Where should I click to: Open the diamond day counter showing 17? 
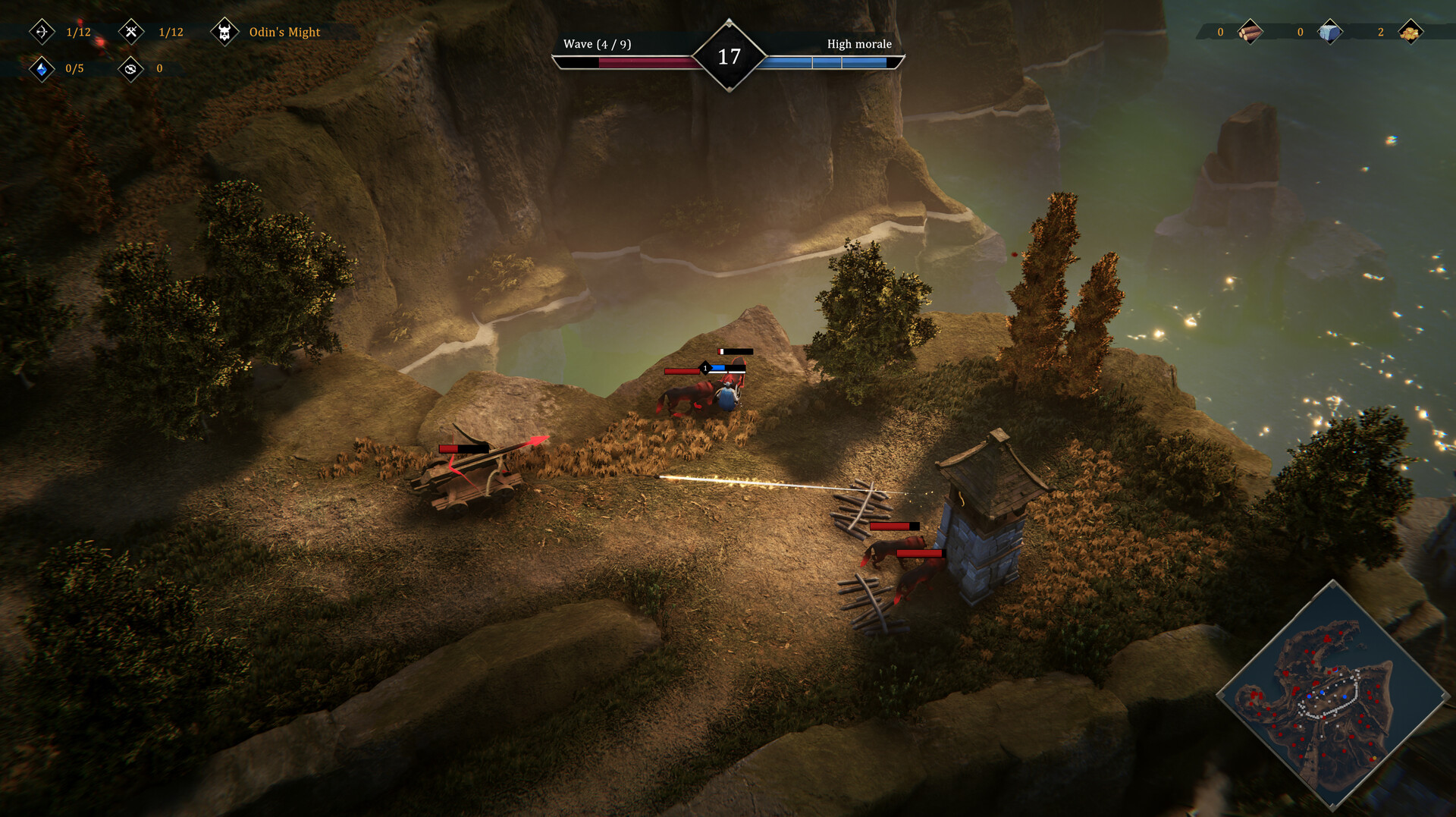click(x=728, y=55)
